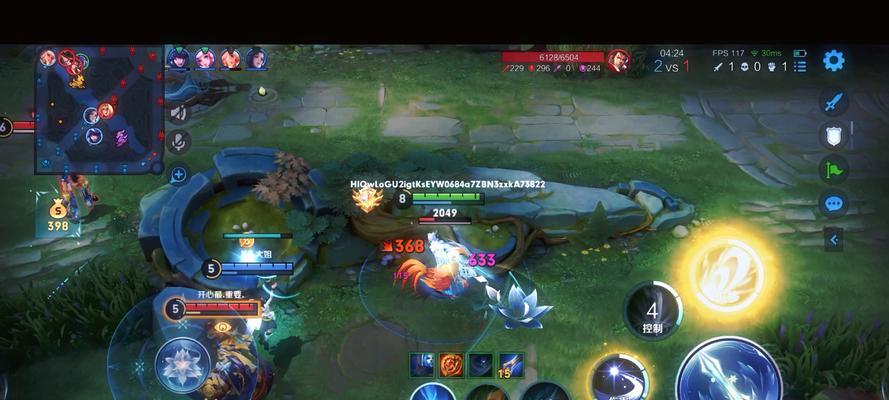Collapse the signal panel with the arrow
This screenshot has height=400, width=889.
tap(833, 238)
